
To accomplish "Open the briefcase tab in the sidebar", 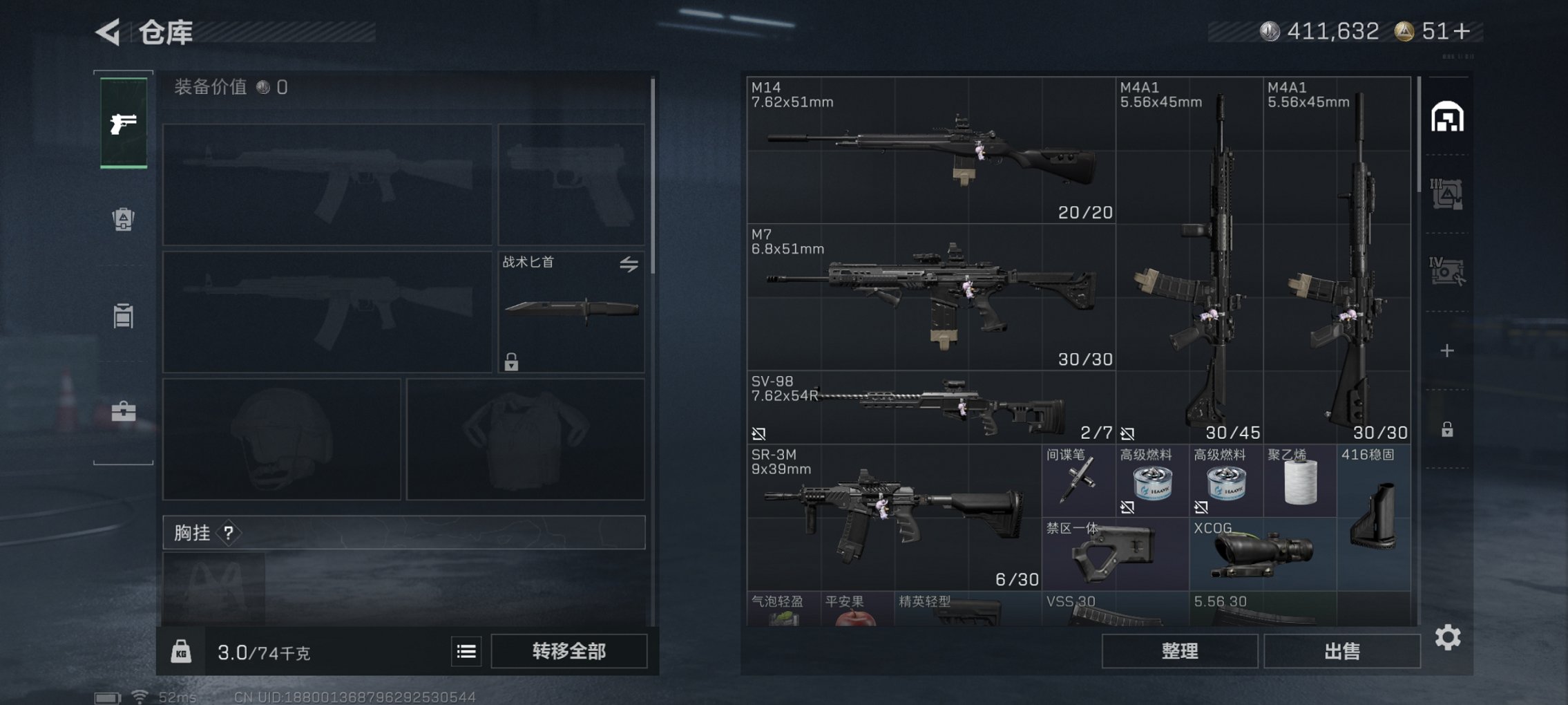I will click(x=124, y=411).
